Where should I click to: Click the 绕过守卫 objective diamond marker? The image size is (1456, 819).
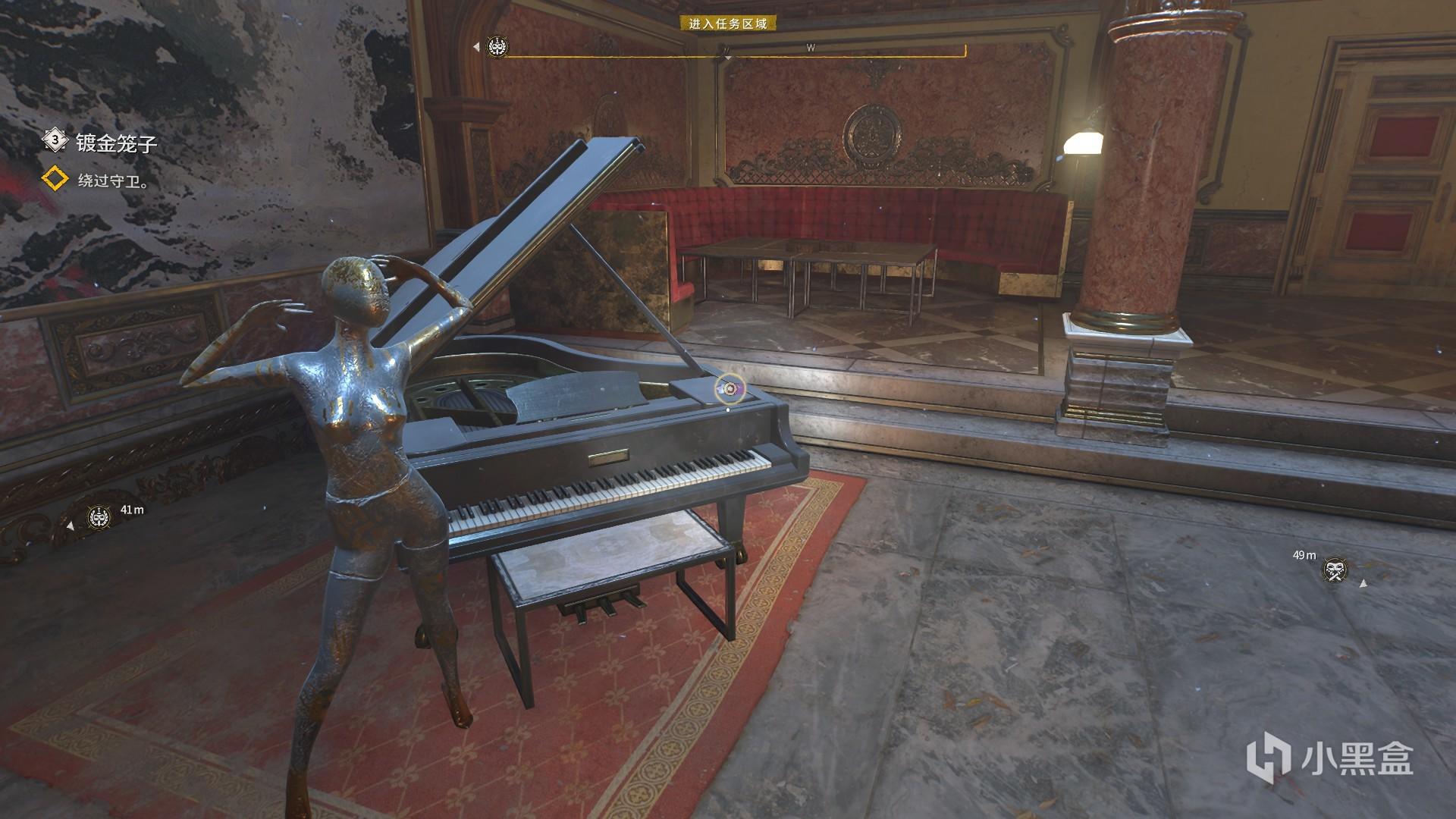pos(55,180)
